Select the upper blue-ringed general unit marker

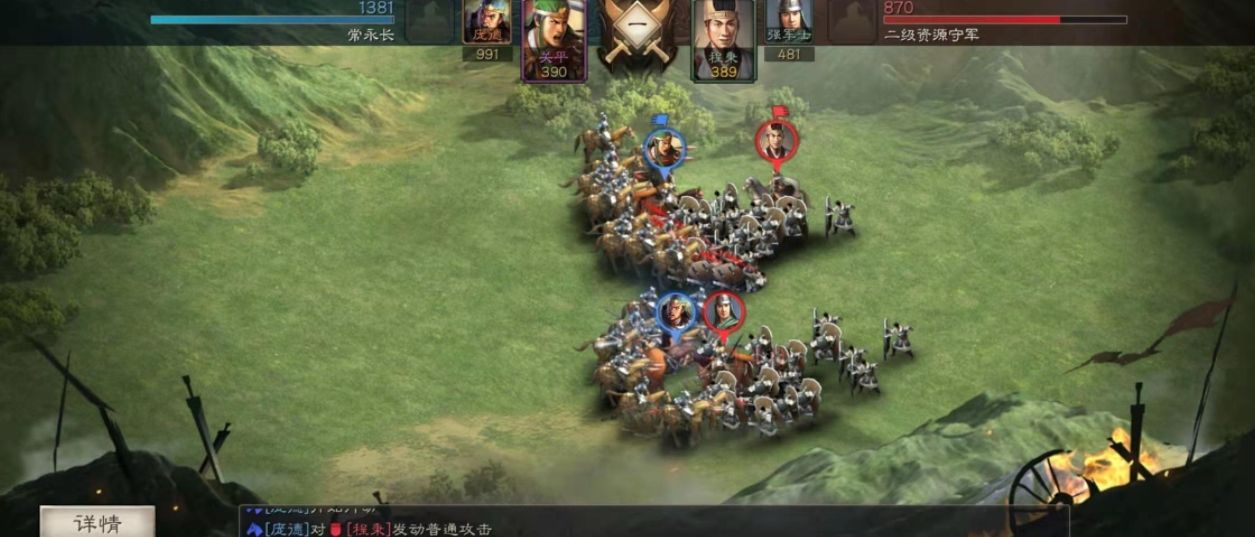tap(663, 150)
